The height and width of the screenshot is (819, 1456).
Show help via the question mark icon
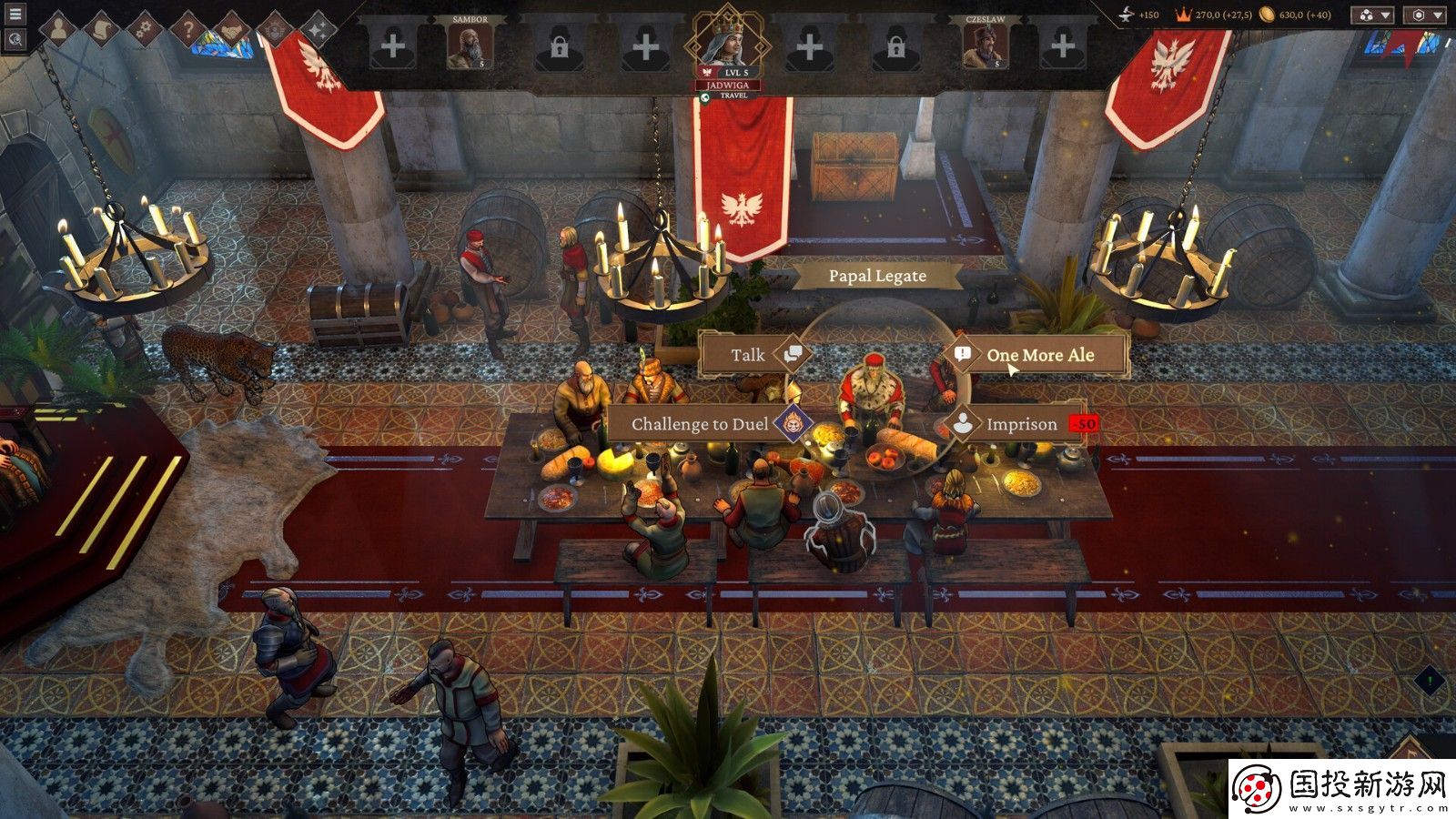click(187, 30)
